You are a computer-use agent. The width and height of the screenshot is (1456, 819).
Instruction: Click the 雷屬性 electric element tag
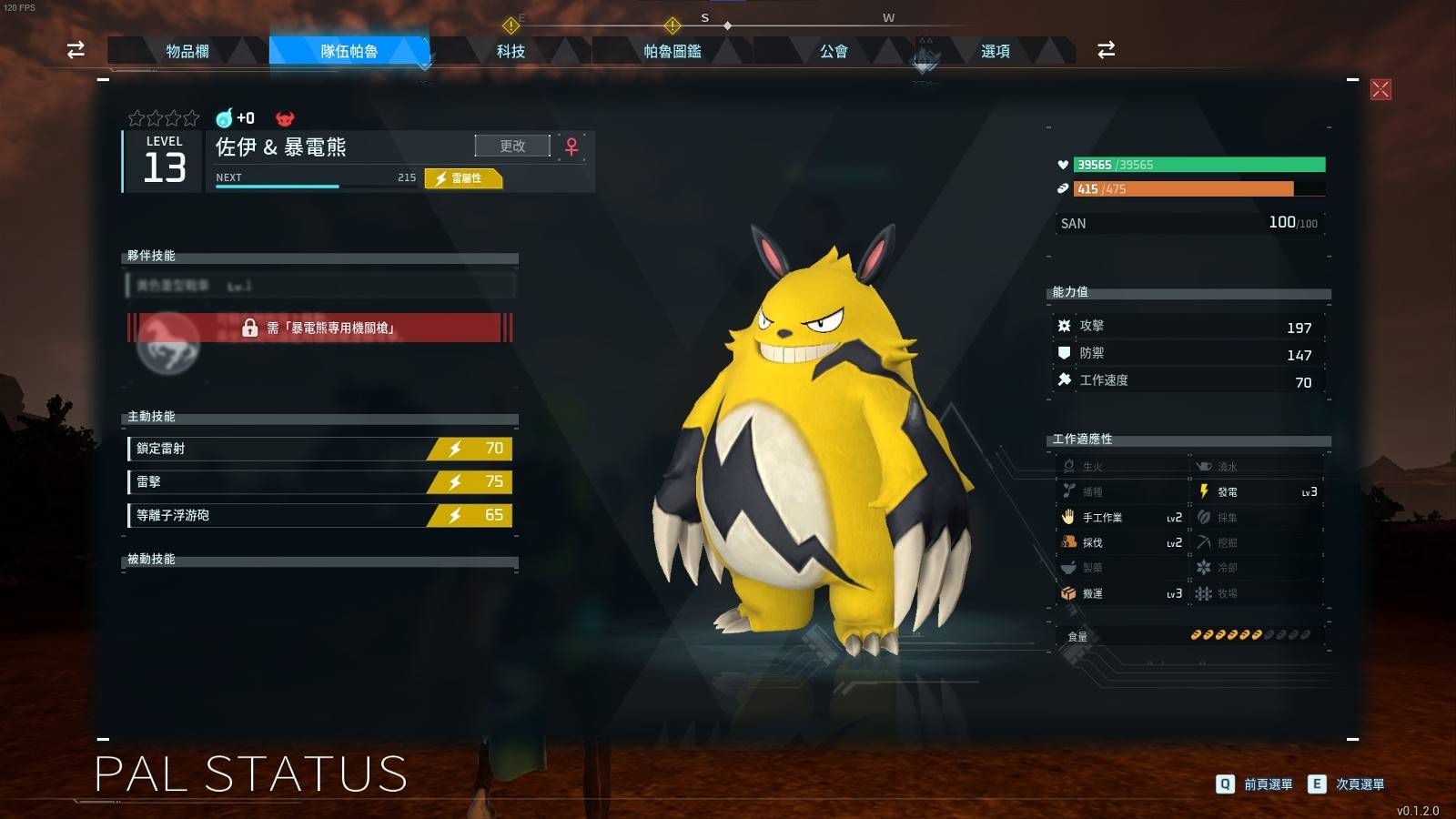(x=463, y=178)
